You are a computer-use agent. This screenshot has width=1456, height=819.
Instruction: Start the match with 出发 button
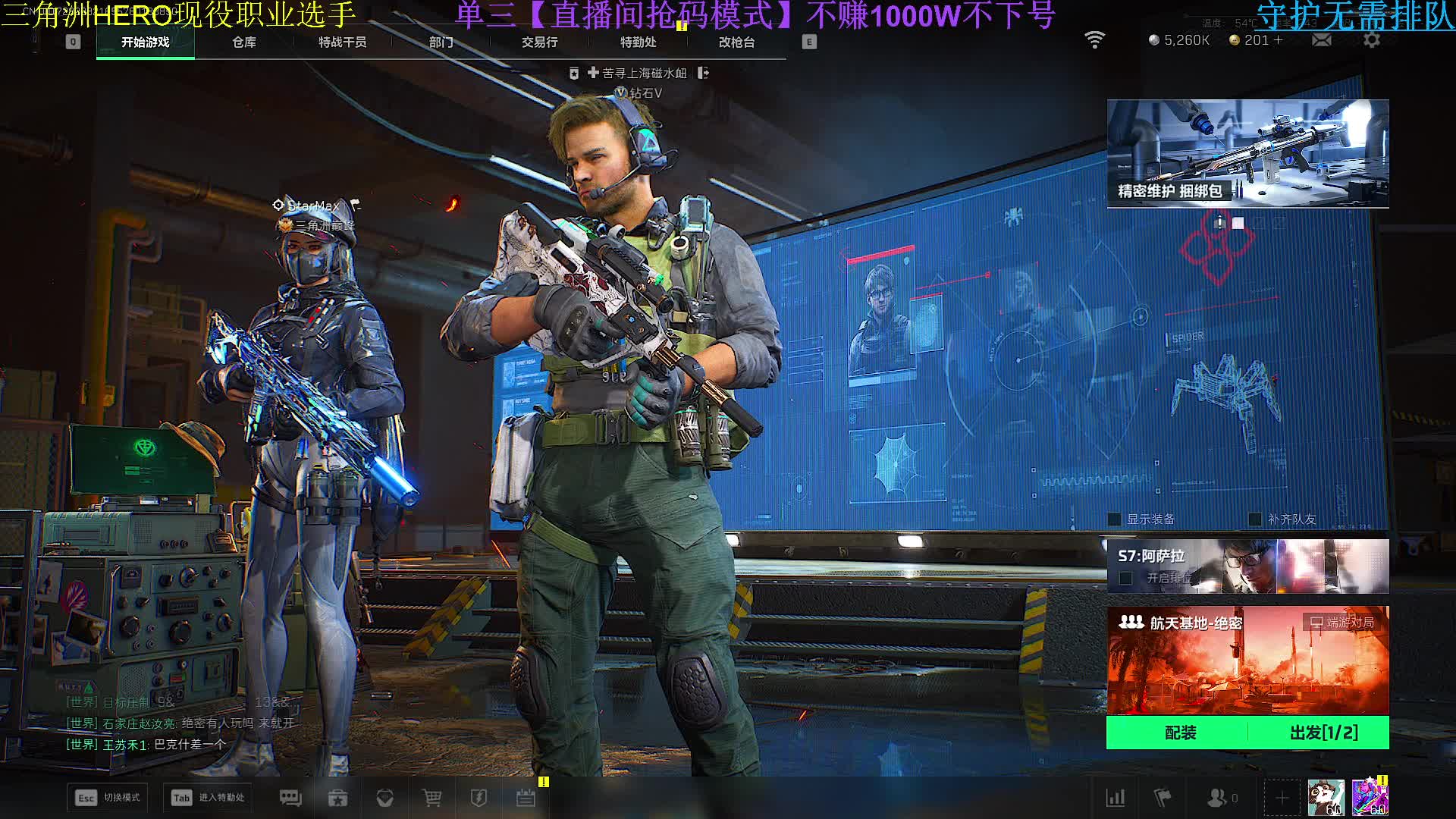point(1323,733)
